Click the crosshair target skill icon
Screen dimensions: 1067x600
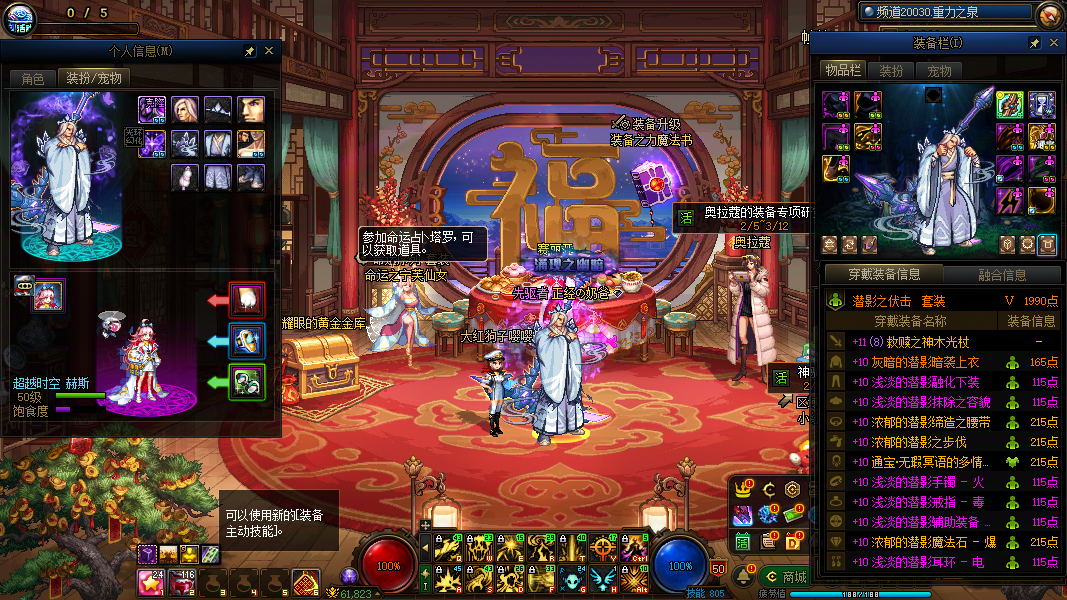point(603,548)
